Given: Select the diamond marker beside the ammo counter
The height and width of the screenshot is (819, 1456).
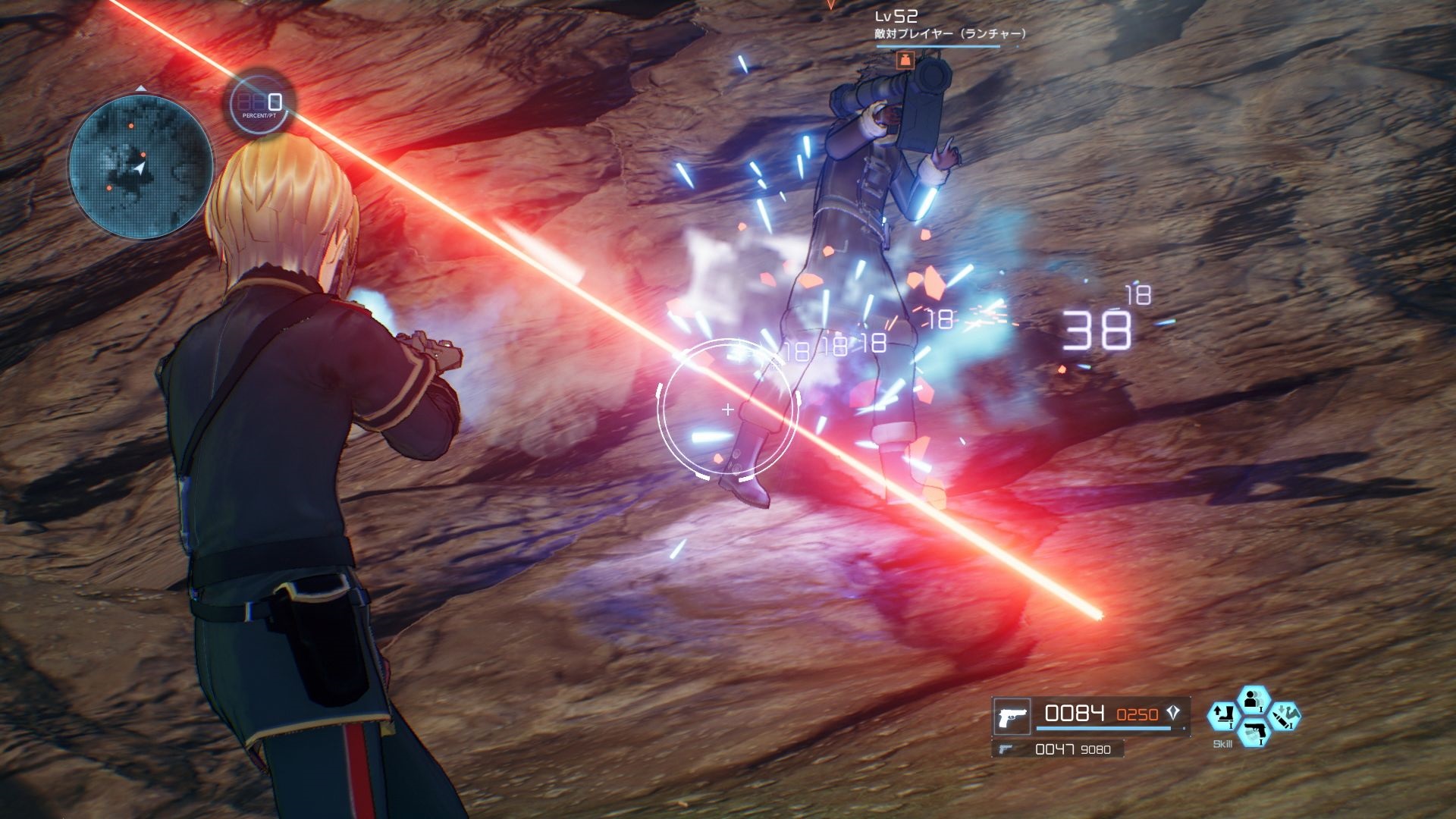Looking at the screenshot, I should pos(1173,714).
